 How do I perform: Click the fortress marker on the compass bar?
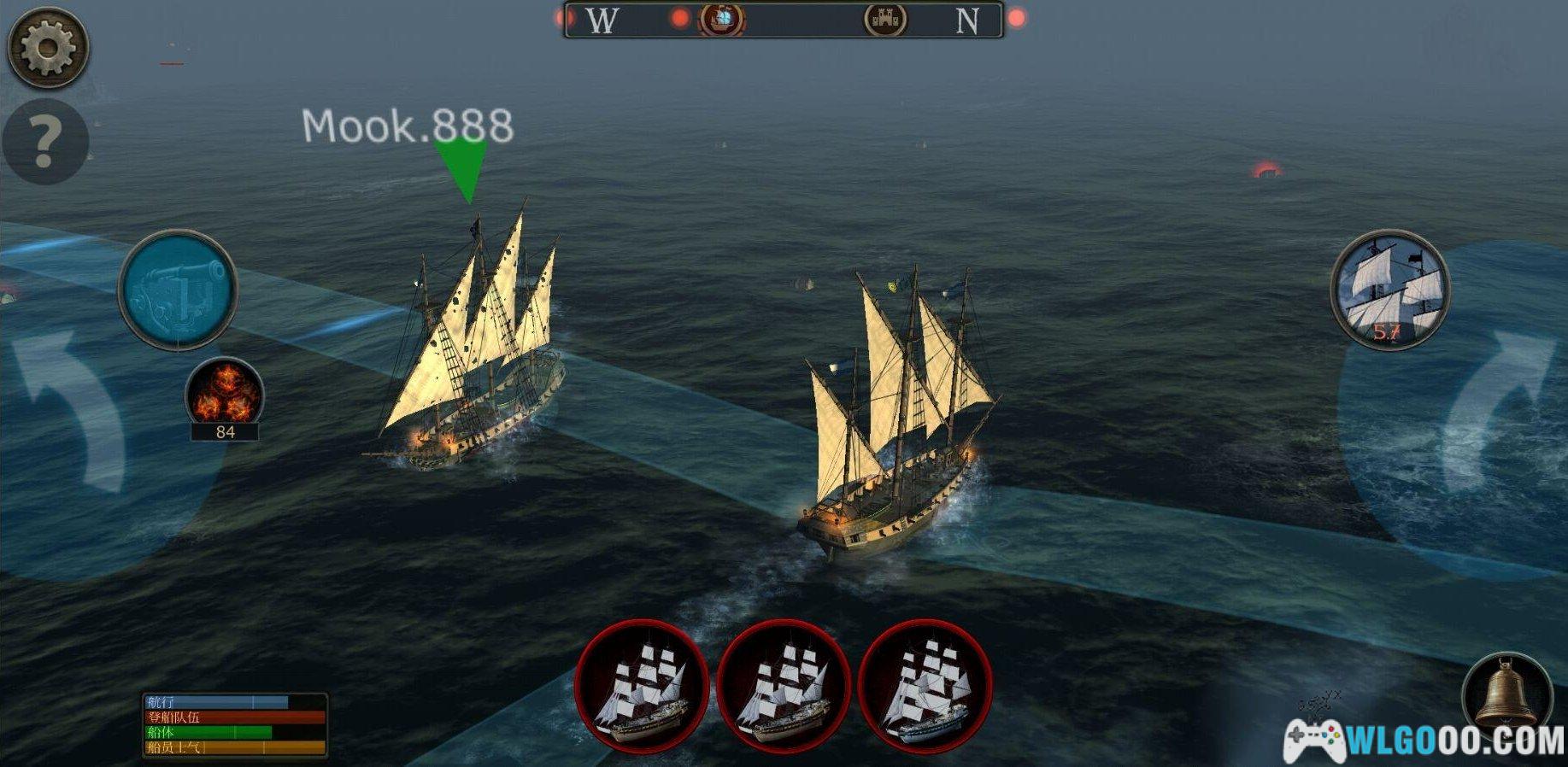(x=884, y=19)
